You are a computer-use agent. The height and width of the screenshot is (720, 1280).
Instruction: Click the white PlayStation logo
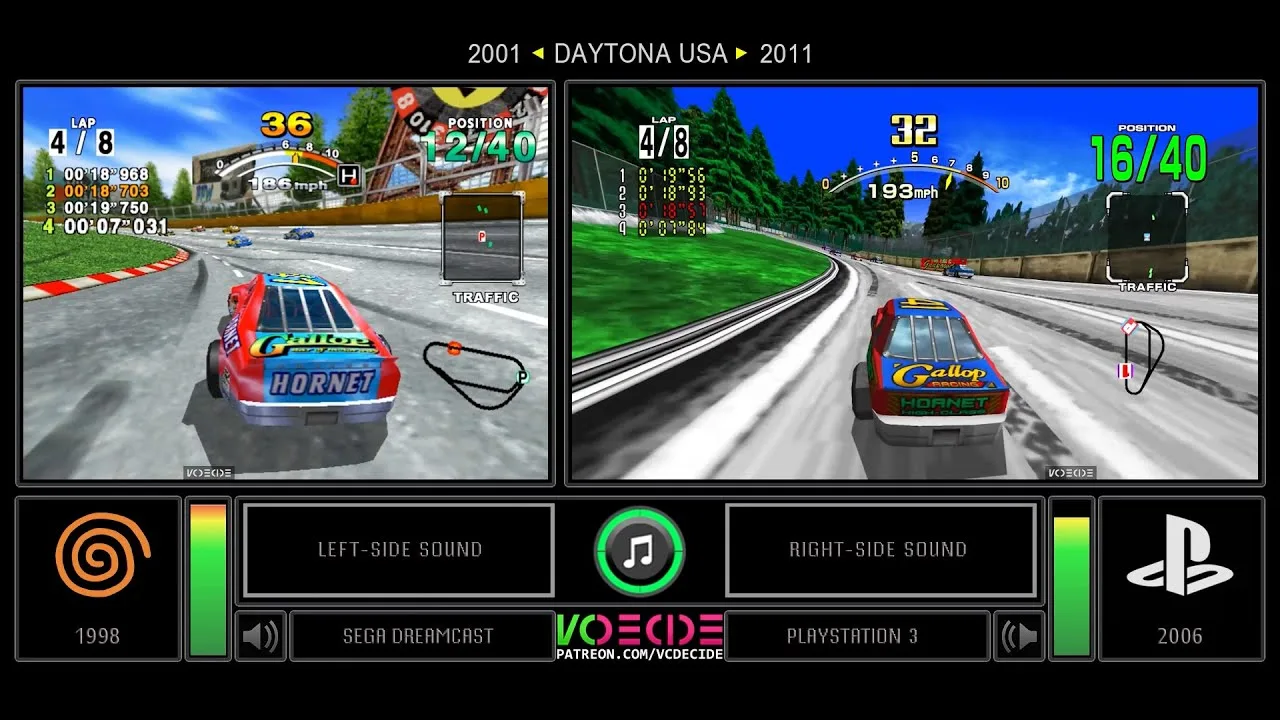tap(1179, 555)
